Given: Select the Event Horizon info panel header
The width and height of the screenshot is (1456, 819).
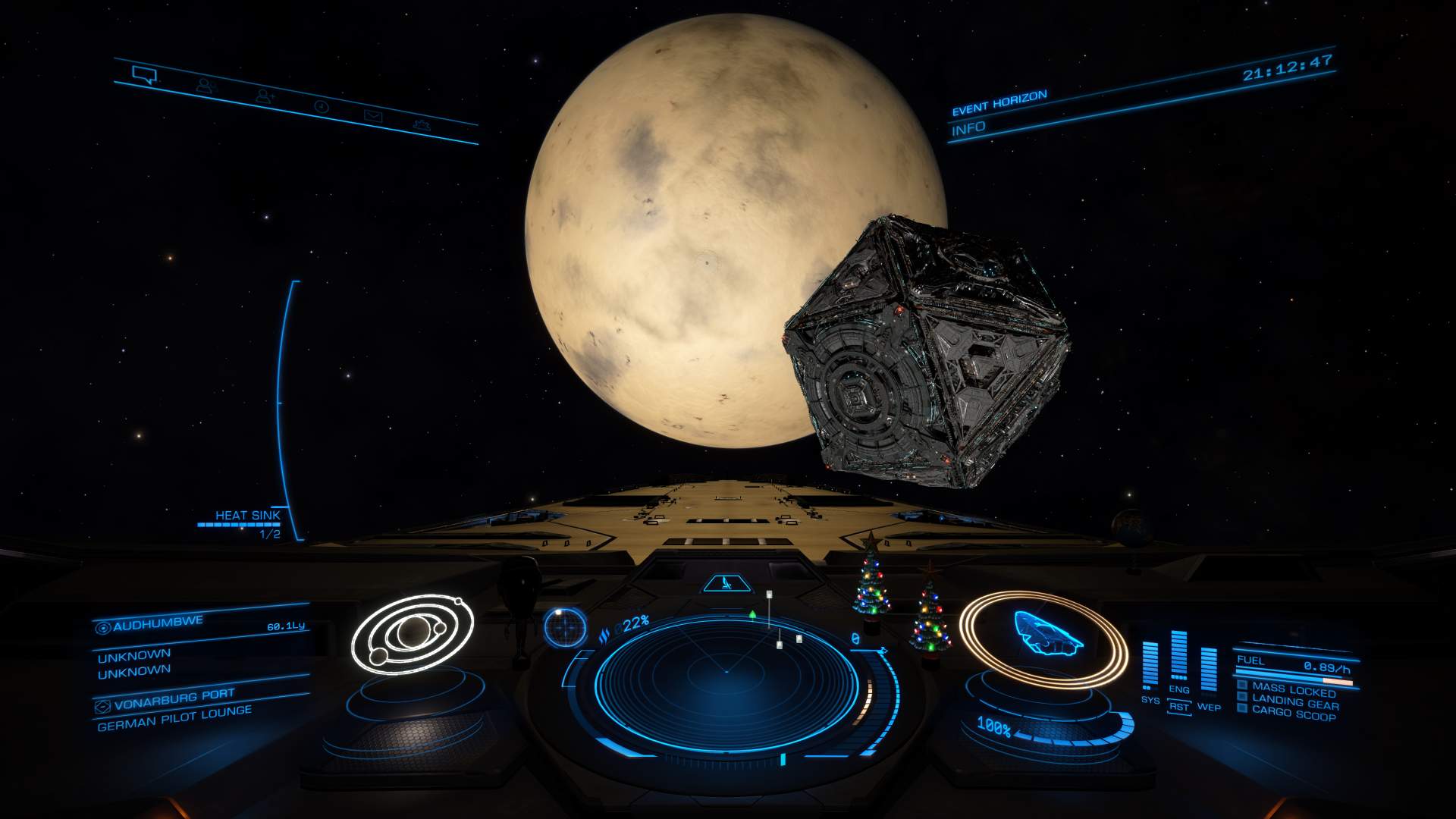Looking at the screenshot, I should click(999, 103).
